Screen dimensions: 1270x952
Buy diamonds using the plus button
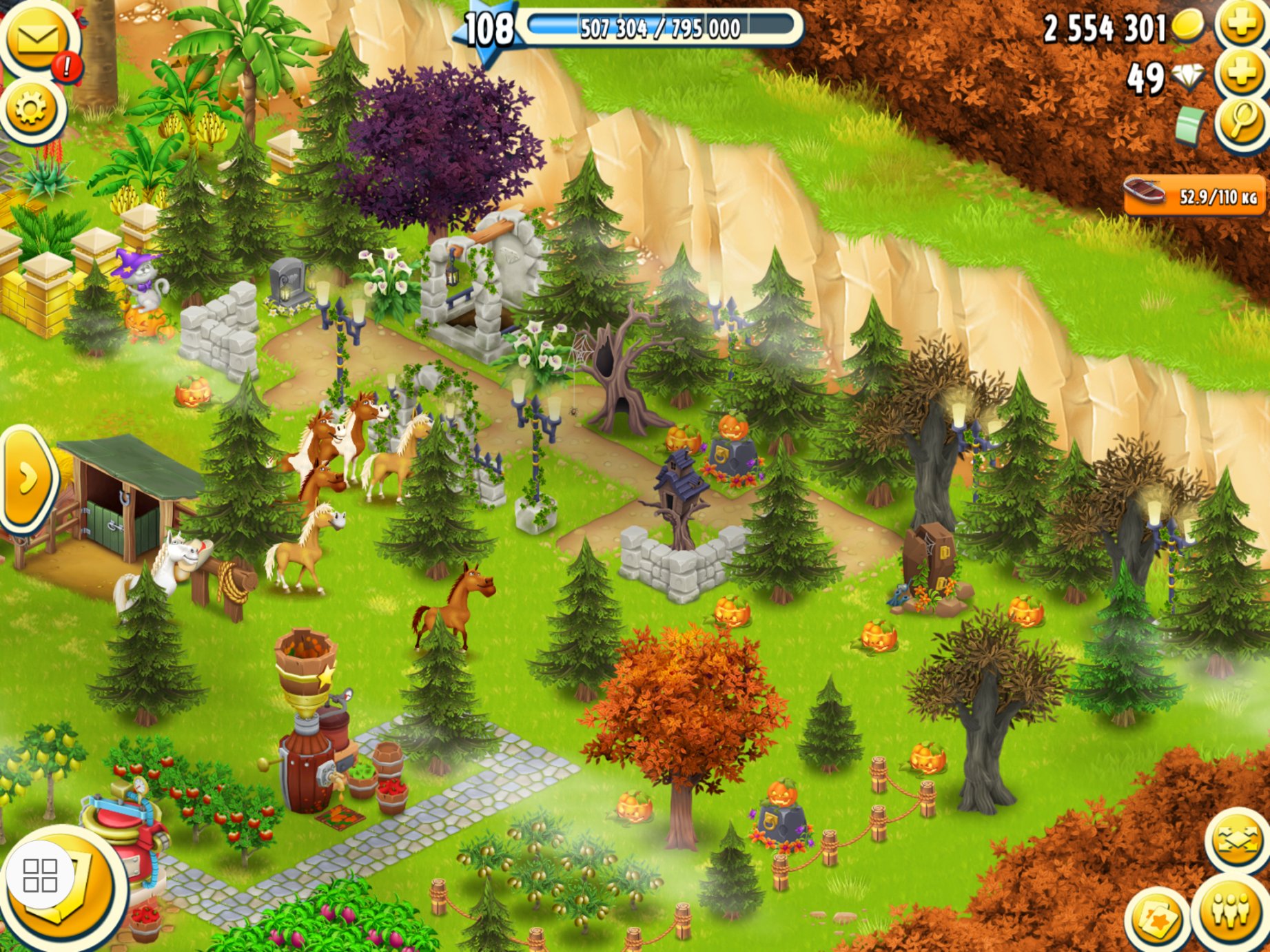1241,74
